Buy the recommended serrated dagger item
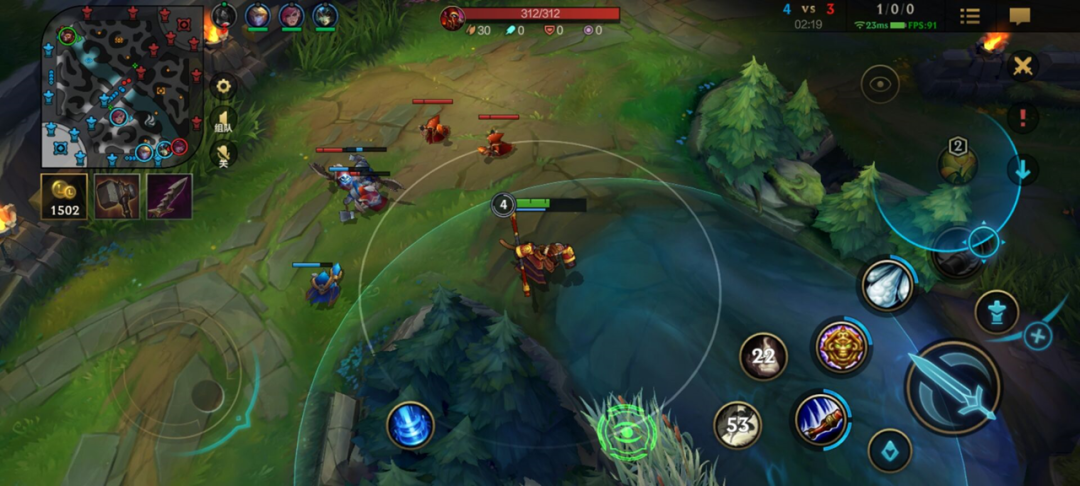Screen dimensions: 1080x486 point(169,196)
